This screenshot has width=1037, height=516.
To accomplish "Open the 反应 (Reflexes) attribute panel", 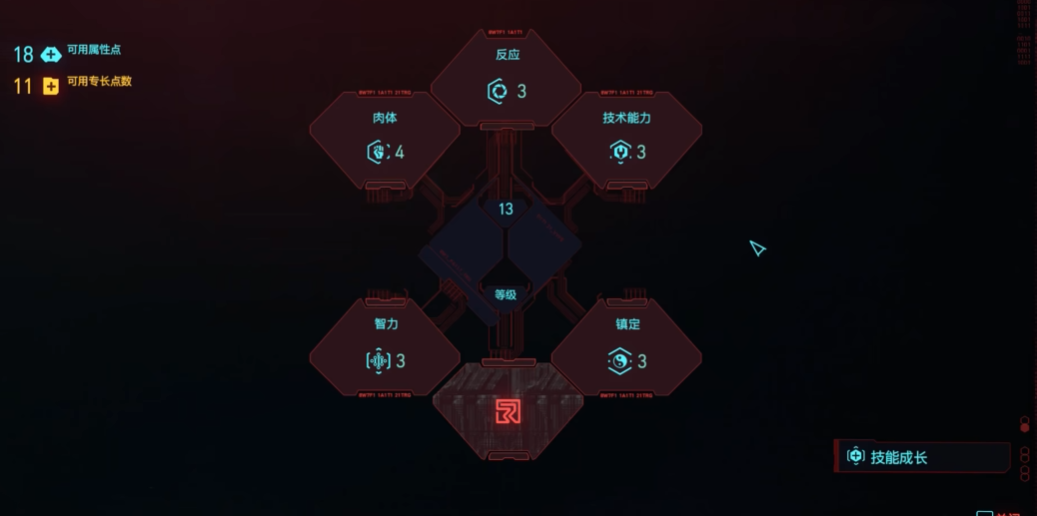I will (506, 78).
